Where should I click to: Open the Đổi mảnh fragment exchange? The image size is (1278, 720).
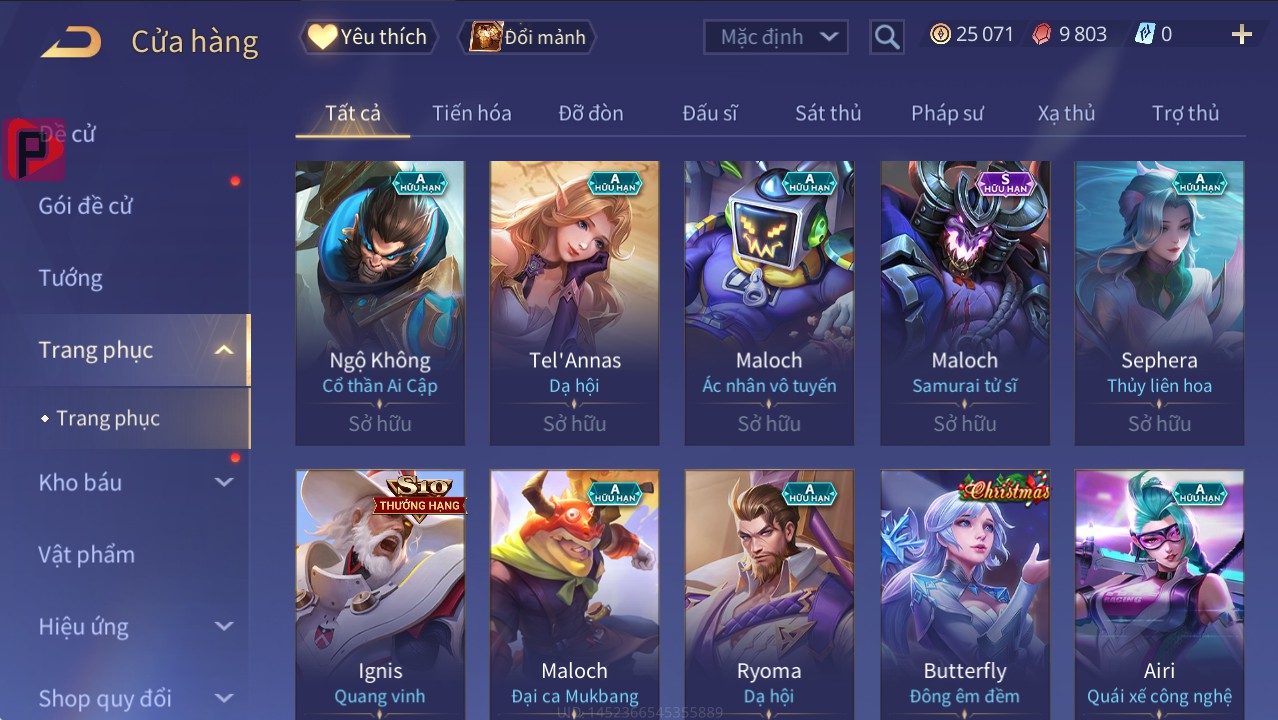pos(528,38)
